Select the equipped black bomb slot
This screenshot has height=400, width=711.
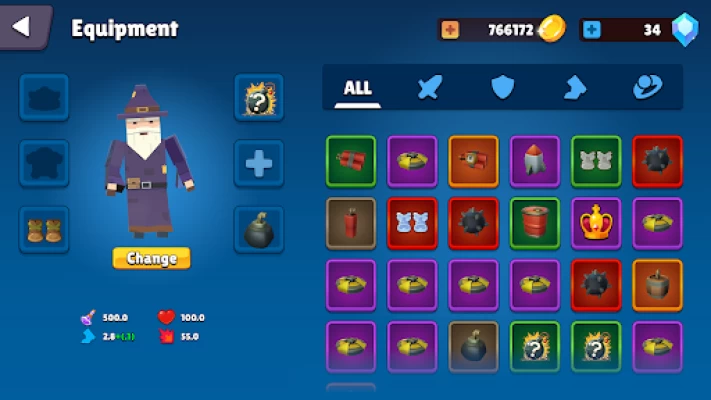[x=259, y=230]
